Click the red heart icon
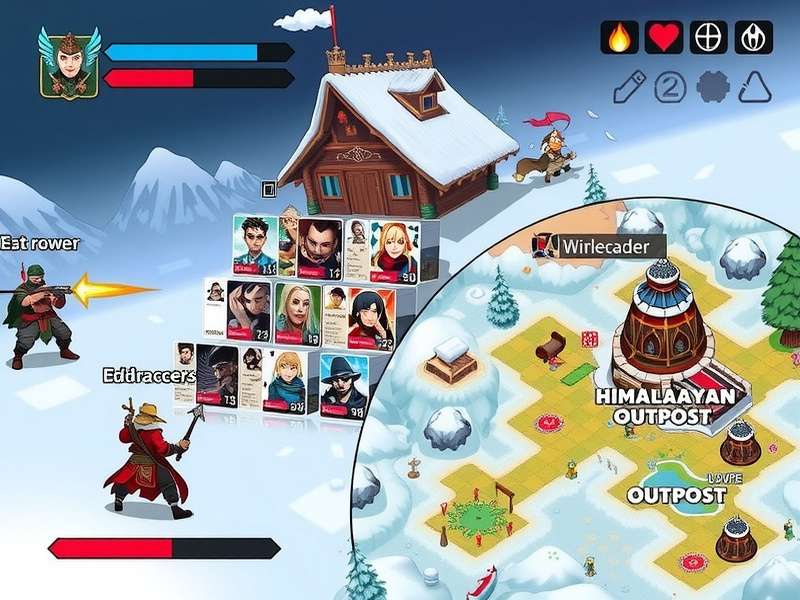The image size is (800, 600). pos(663,37)
